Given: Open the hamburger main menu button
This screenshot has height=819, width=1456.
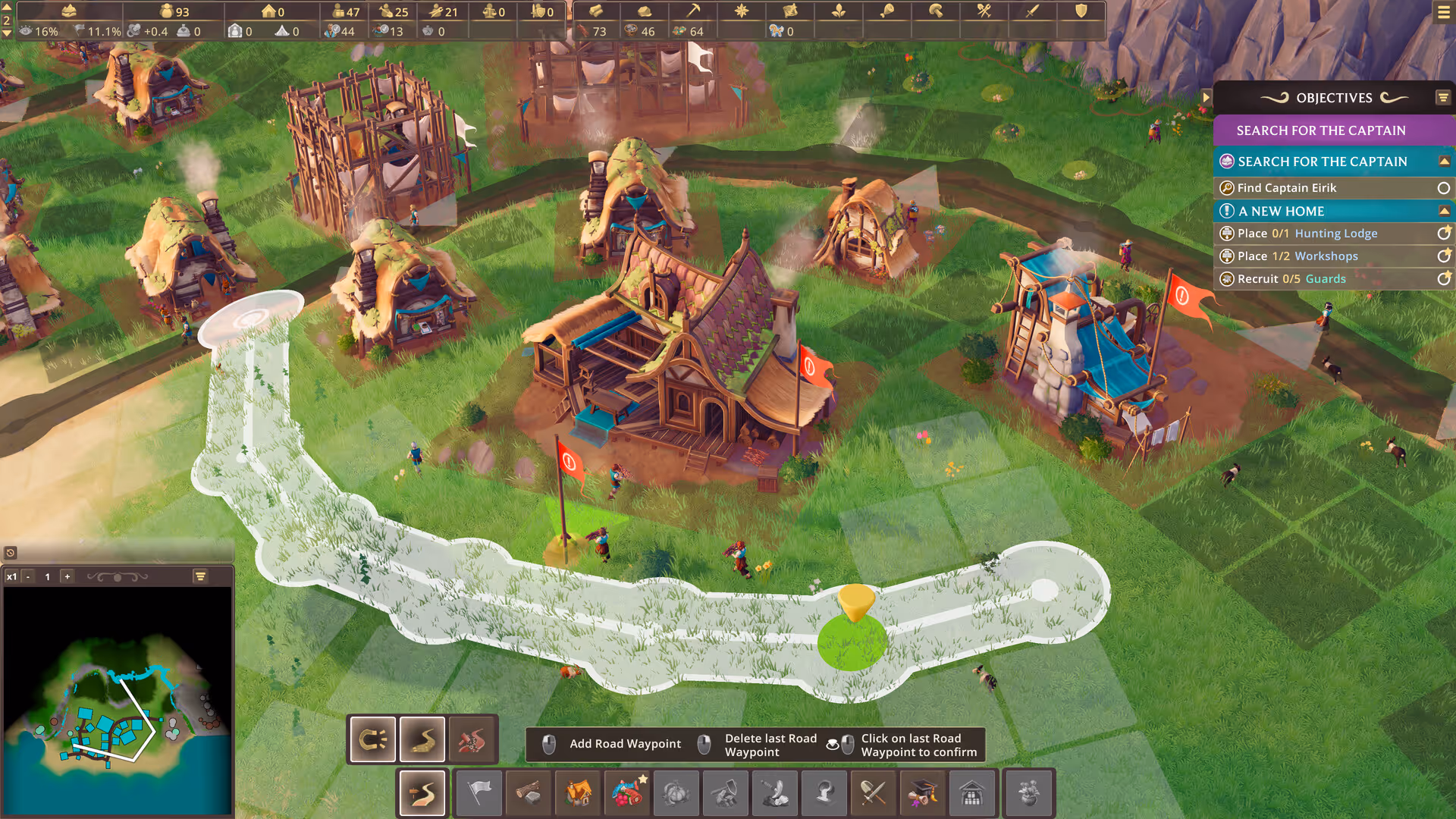Looking at the screenshot, I should tap(1443, 12).
